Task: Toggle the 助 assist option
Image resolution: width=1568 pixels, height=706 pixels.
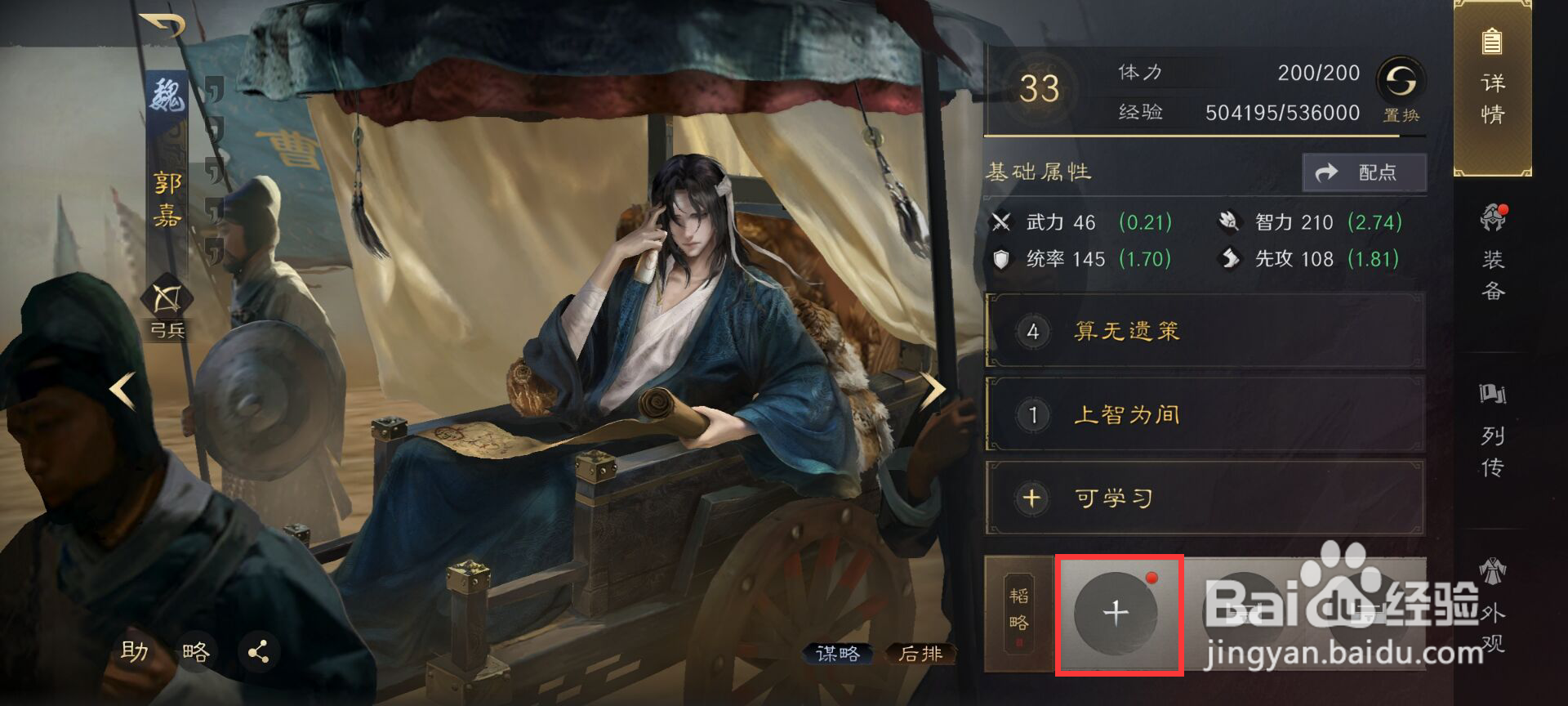Action: point(136,652)
